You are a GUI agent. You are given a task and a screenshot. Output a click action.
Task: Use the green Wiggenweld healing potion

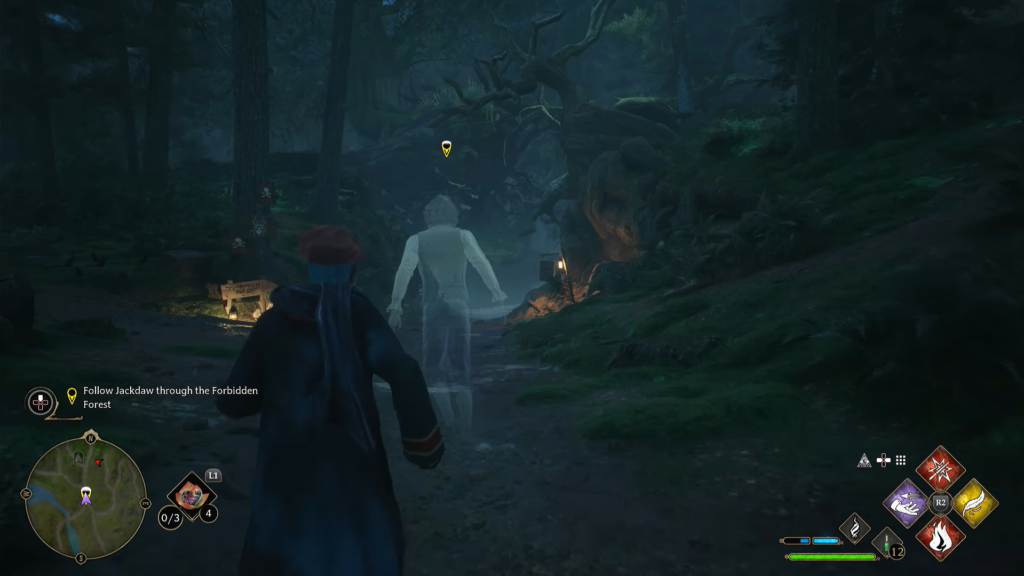(887, 544)
